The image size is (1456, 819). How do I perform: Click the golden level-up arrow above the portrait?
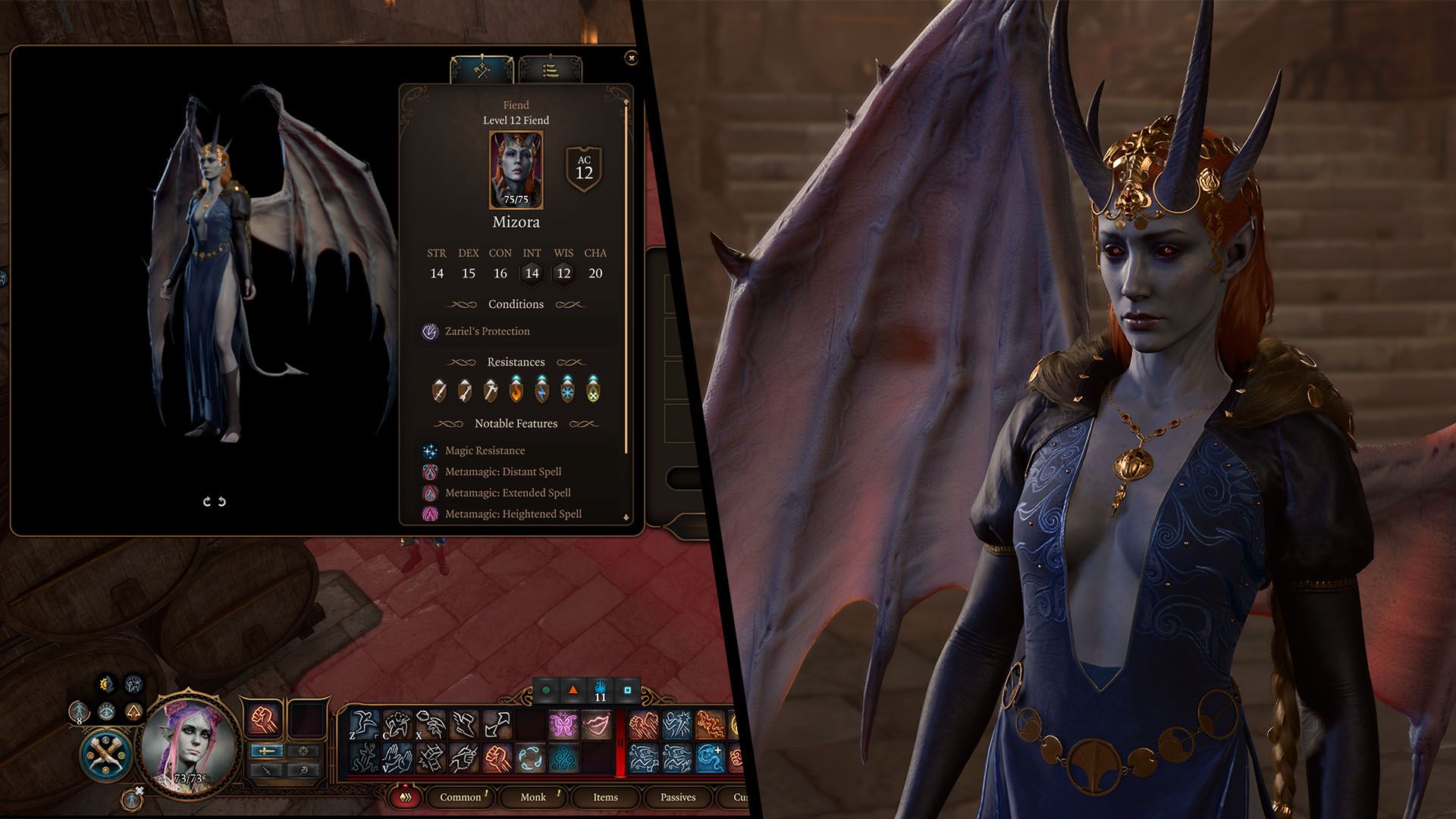tap(134, 713)
